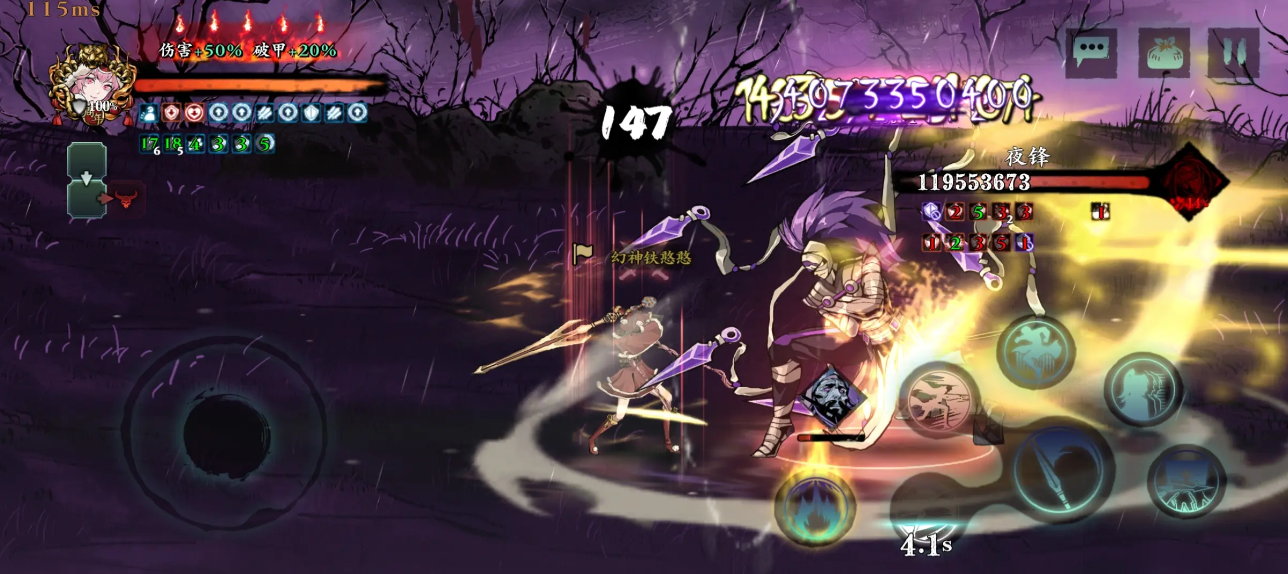1288x574 pixels.
Task: Use the teal spear thrust skill
Action: click(x=1187, y=481)
